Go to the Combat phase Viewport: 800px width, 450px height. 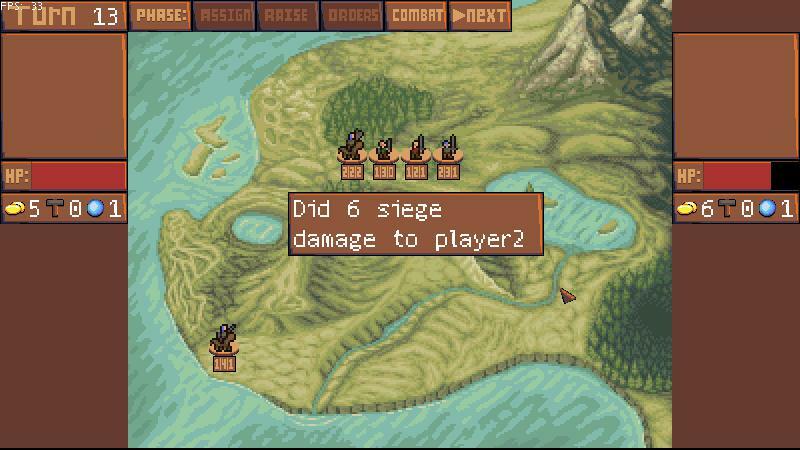click(x=417, y=16)
